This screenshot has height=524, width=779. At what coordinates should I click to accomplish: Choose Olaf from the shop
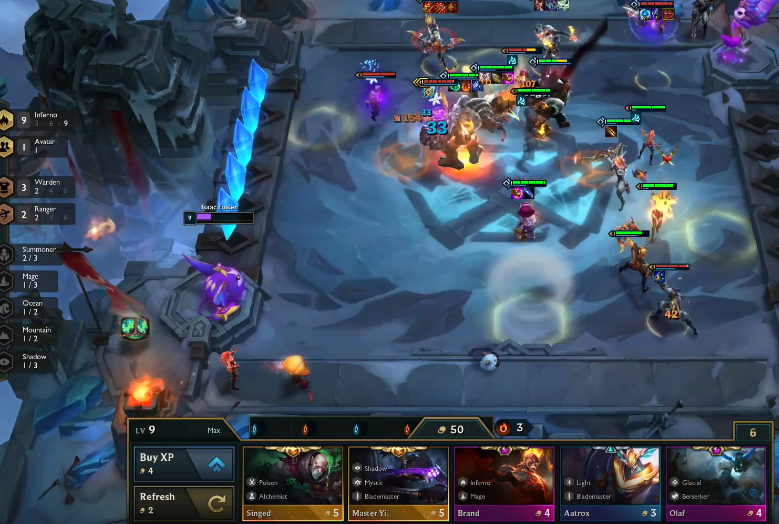click(x=715, y=484)
